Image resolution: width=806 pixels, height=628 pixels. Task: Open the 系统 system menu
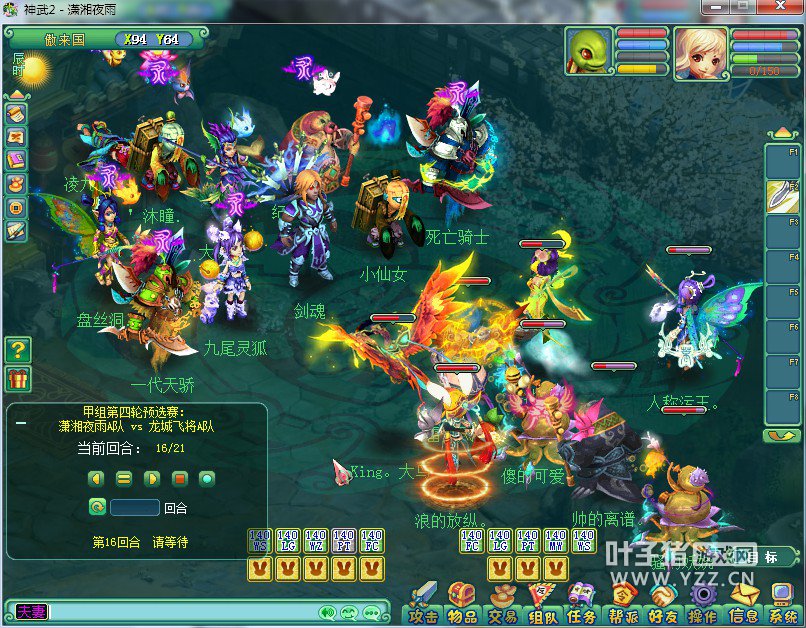point(782,607)
